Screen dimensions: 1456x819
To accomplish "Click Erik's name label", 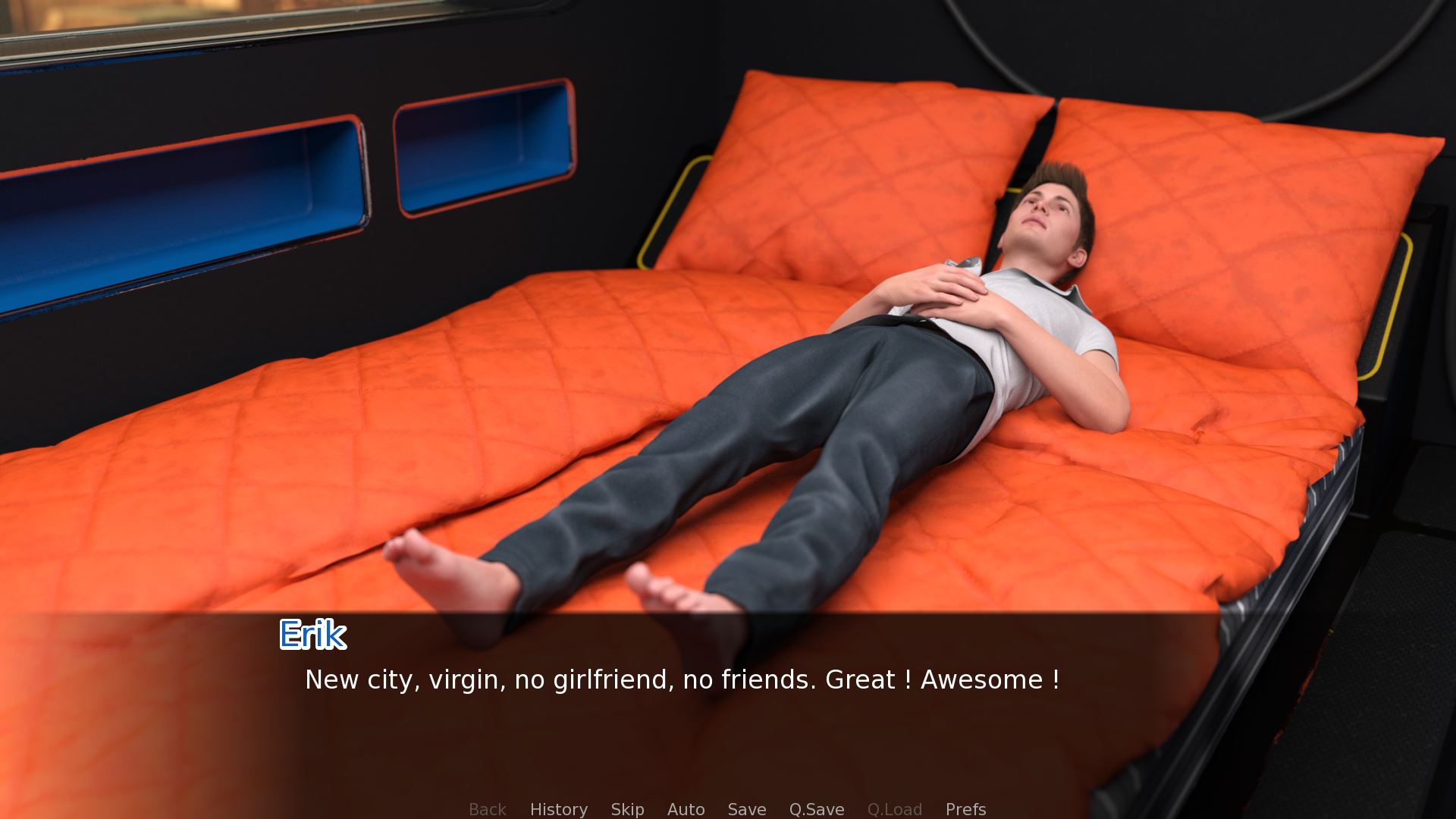I will 312,635.
